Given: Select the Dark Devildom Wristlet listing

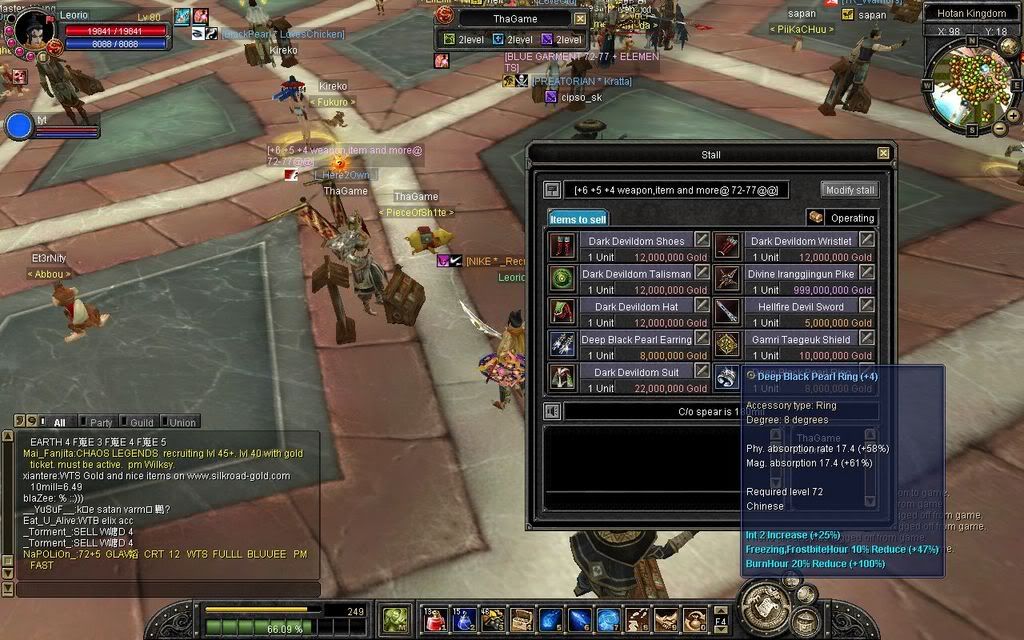Looking at the screenshot, I should pos(800,241).
